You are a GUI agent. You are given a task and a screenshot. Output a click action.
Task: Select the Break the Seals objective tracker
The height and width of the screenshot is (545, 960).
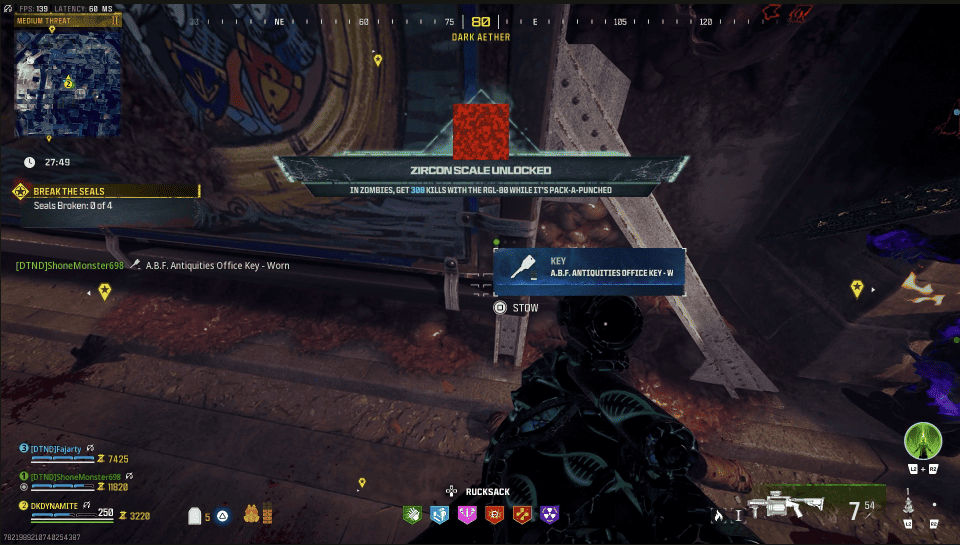click(x=105, y=191)
